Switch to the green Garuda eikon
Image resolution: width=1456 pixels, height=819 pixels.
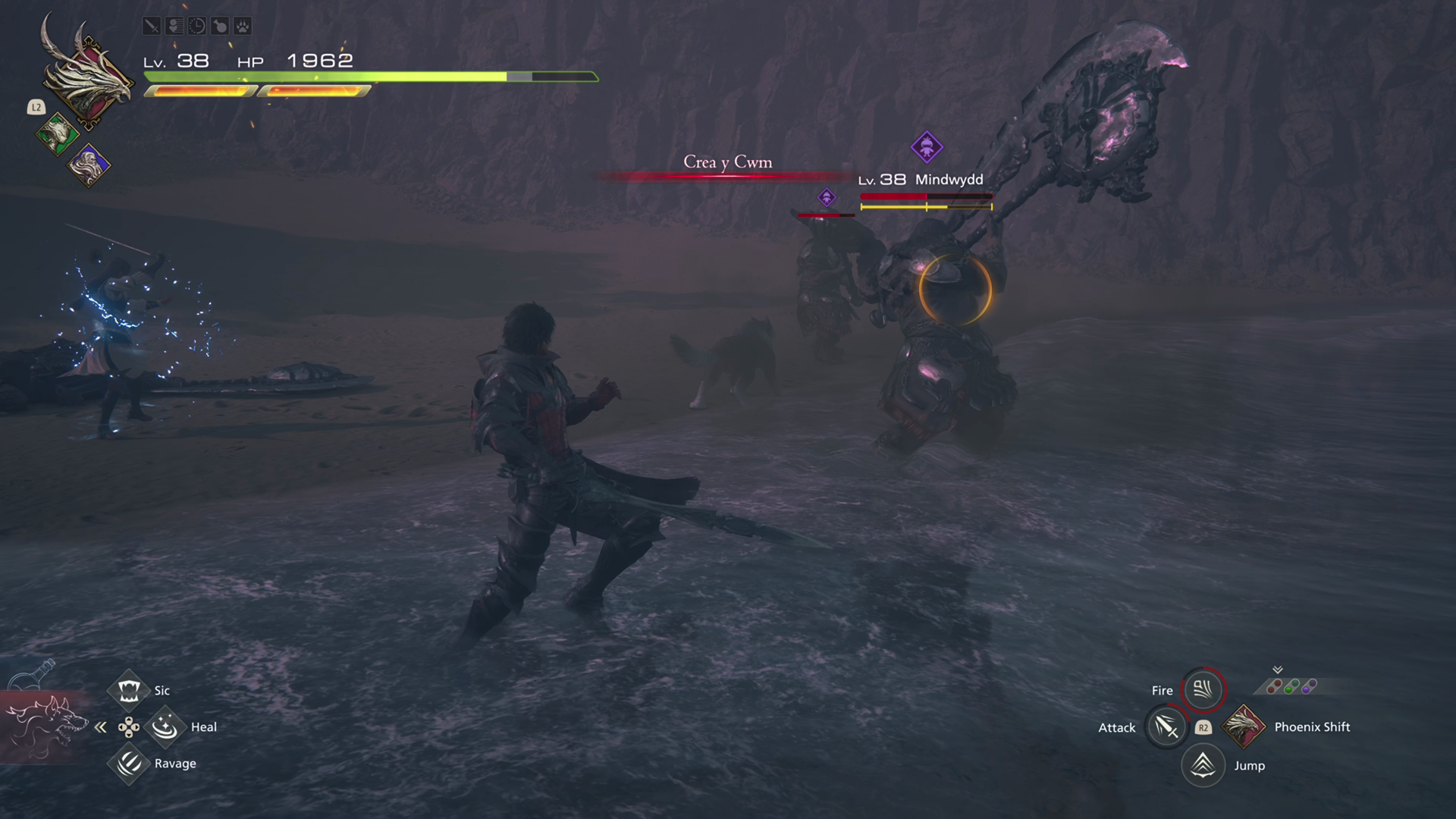click(x=57, y=135)
